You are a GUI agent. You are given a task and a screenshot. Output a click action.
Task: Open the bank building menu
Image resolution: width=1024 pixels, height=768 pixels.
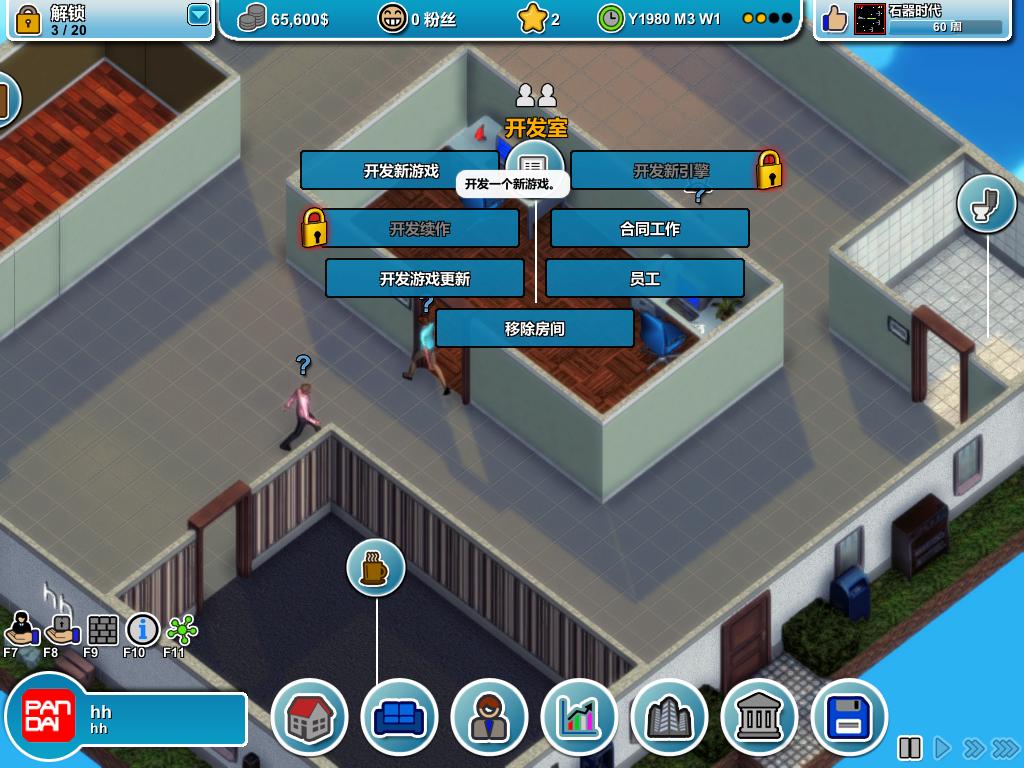pos(759,717)
